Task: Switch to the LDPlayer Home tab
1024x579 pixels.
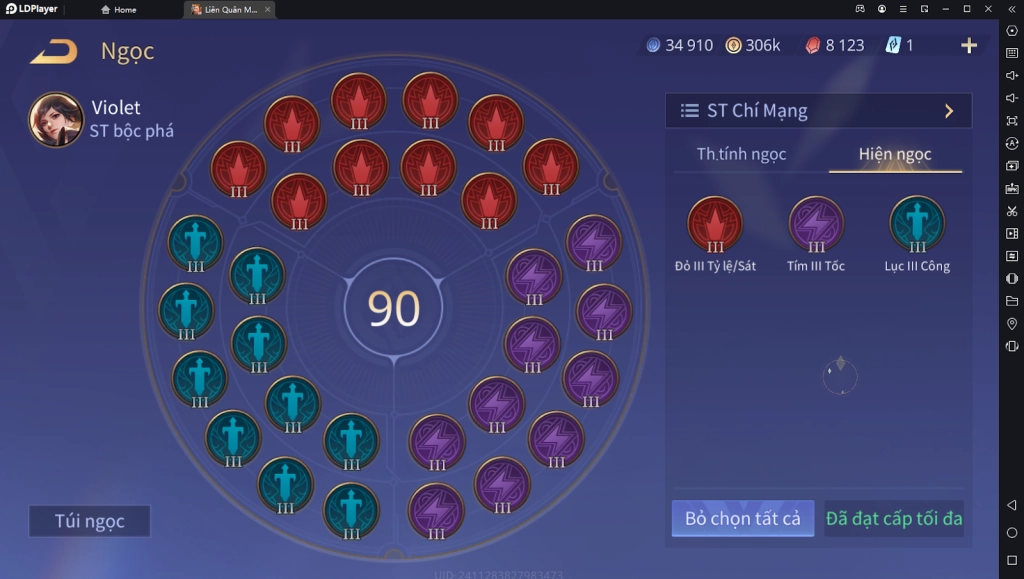Action: tap(119, 10)
